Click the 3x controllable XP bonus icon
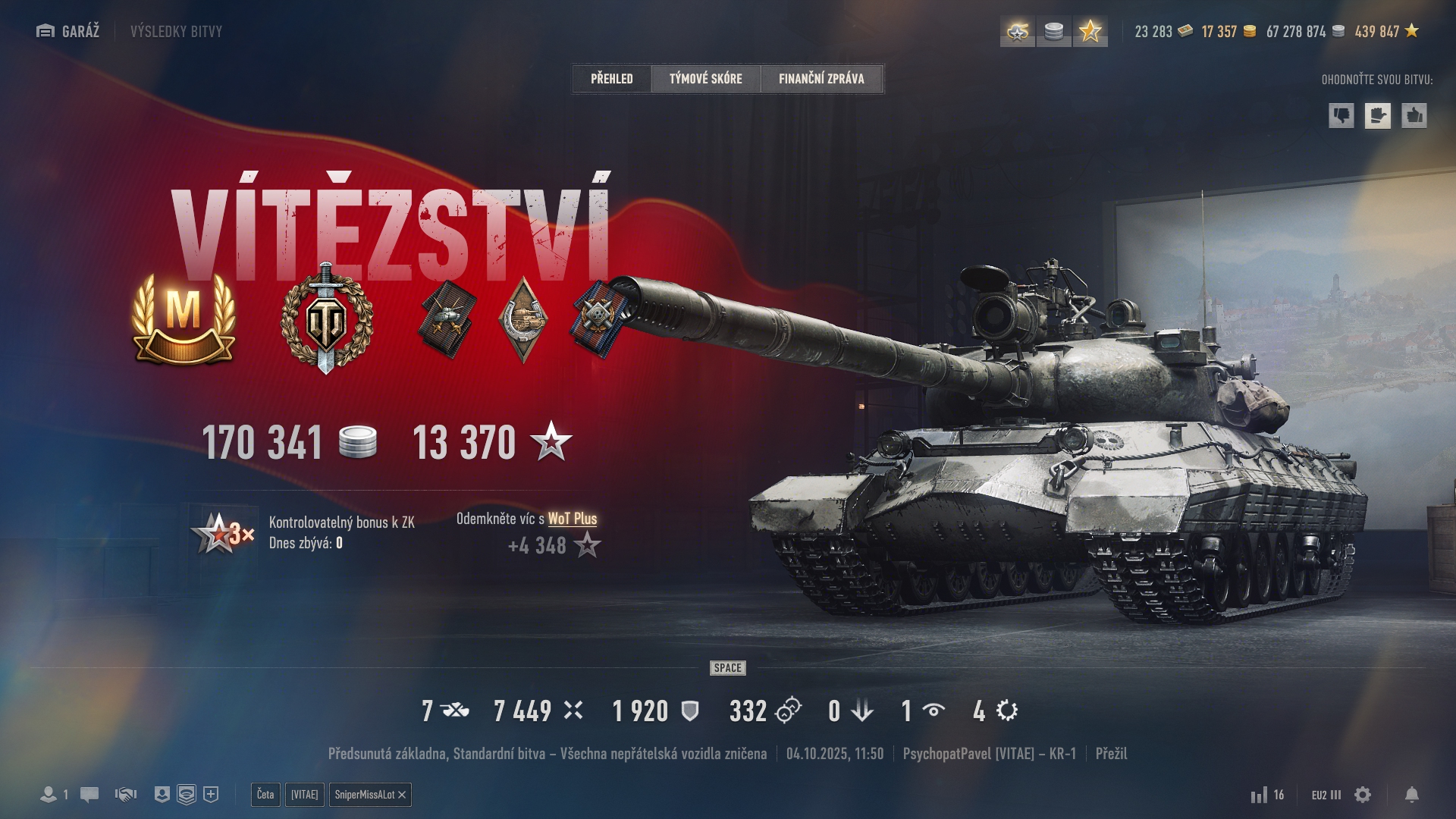 [x=222, y=533]
